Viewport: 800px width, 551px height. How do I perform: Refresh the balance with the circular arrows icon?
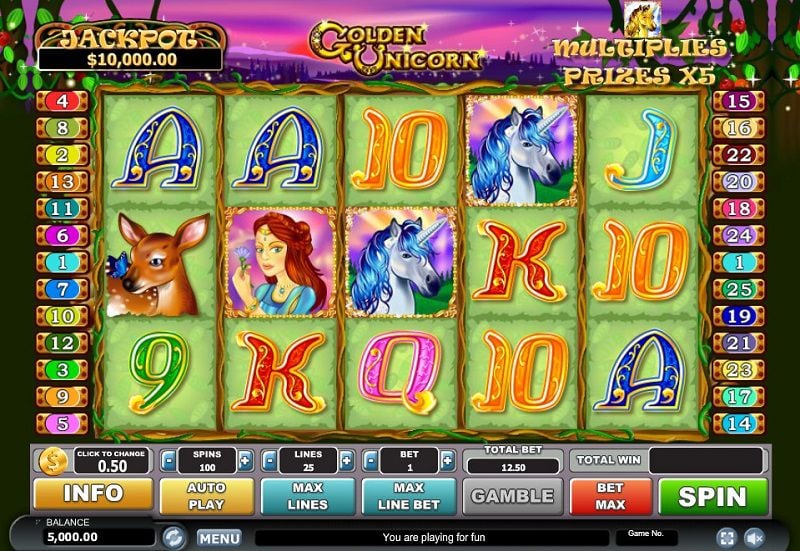click(x=172, y=537)
